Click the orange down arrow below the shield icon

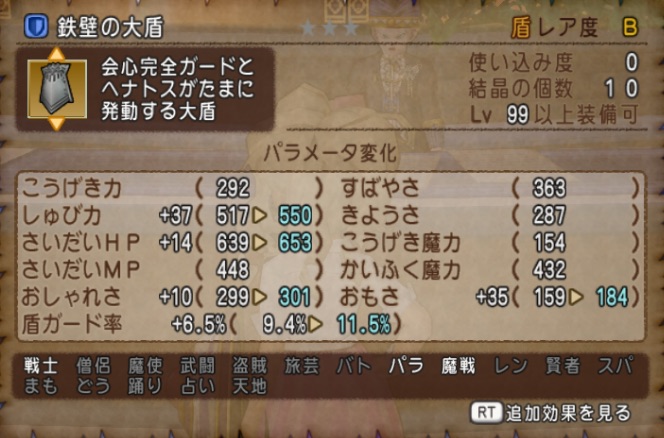pyautogui.click(x=56, y=124)
